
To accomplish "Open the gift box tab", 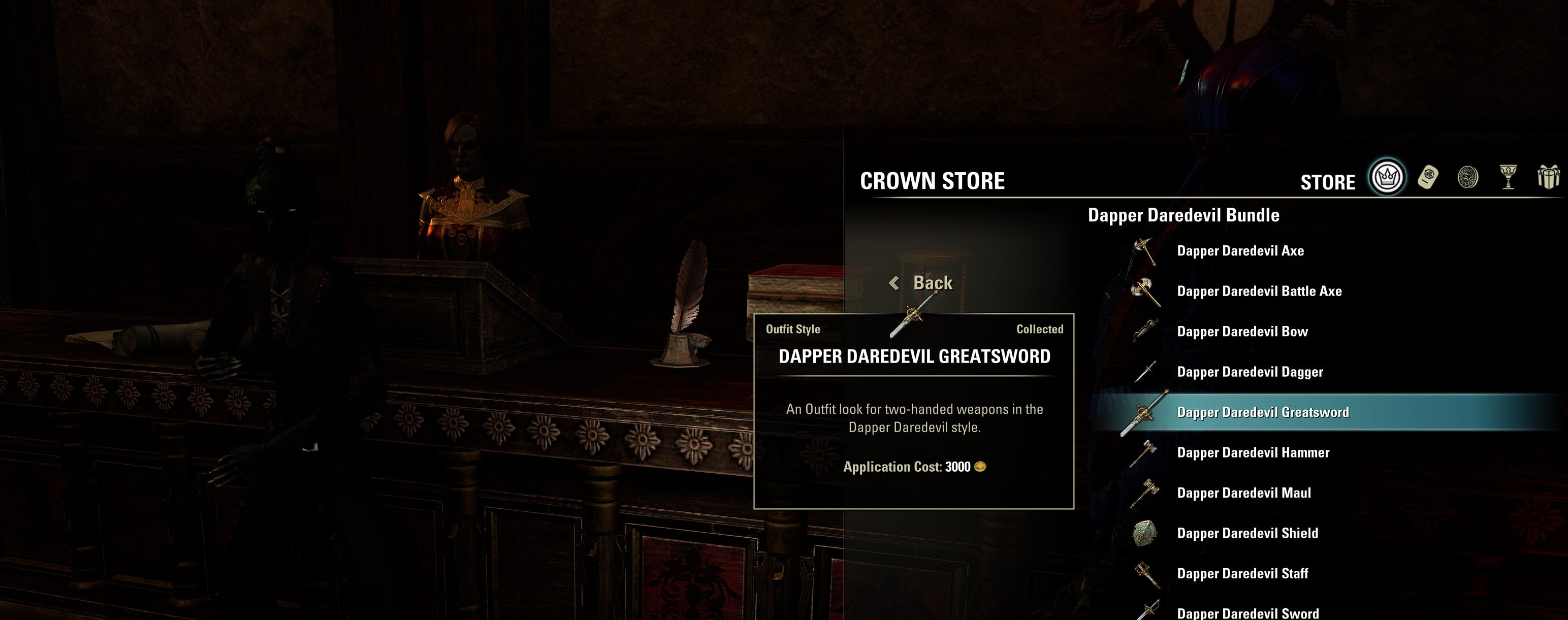I will tap(1548, 177).
